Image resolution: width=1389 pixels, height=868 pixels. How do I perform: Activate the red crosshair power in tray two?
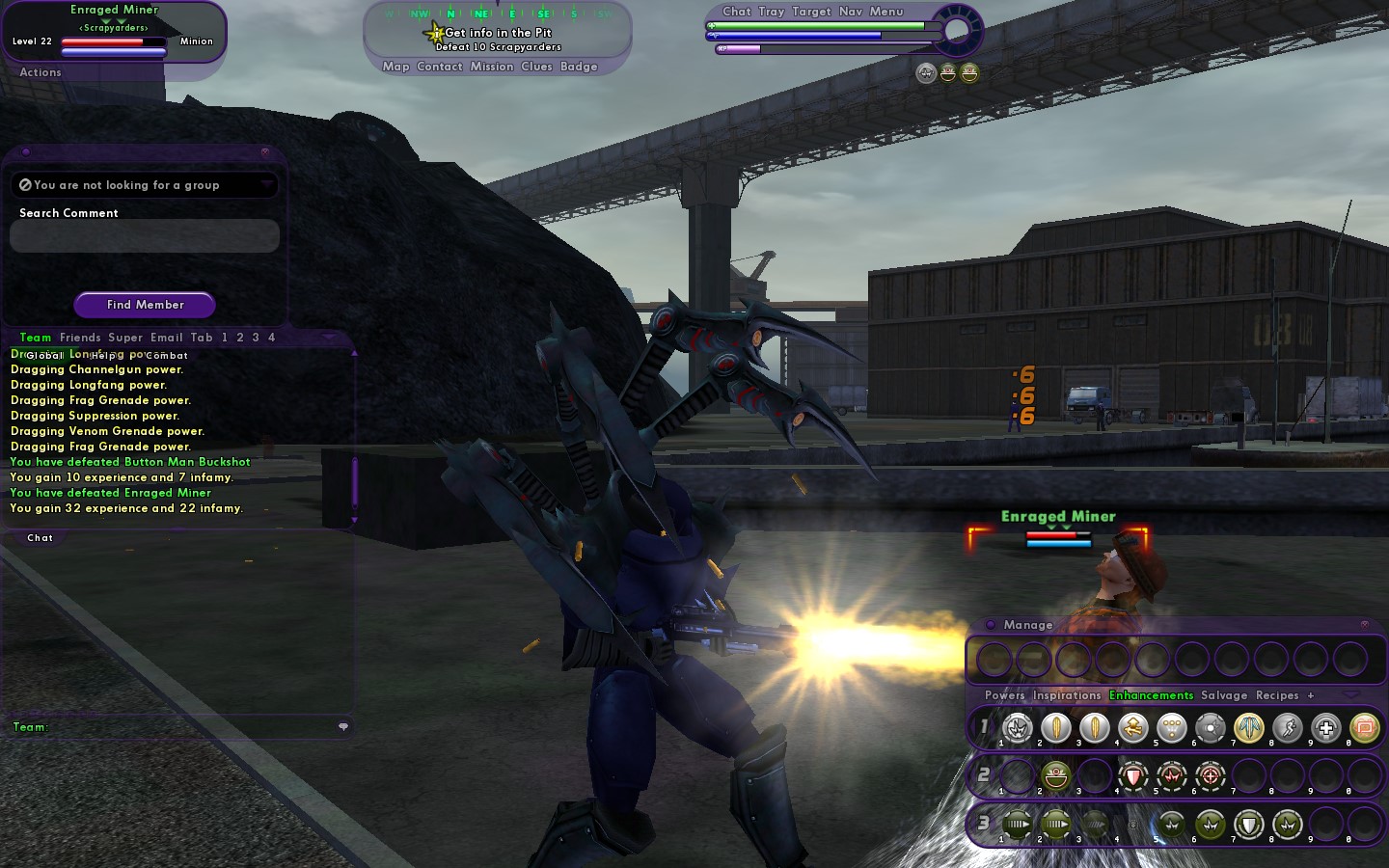pos(1211,775)
